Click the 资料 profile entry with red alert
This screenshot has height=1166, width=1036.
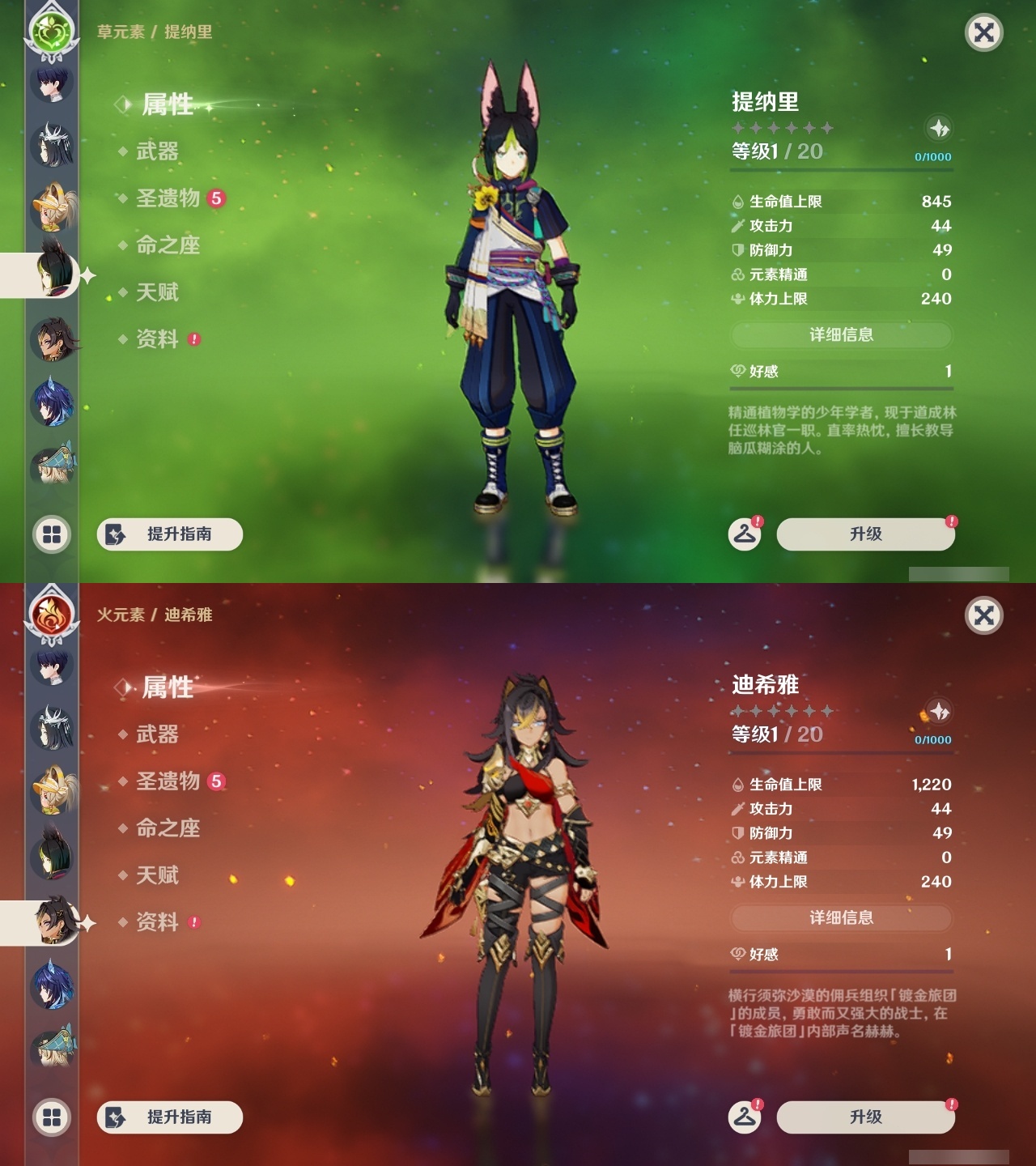point(159,340)
